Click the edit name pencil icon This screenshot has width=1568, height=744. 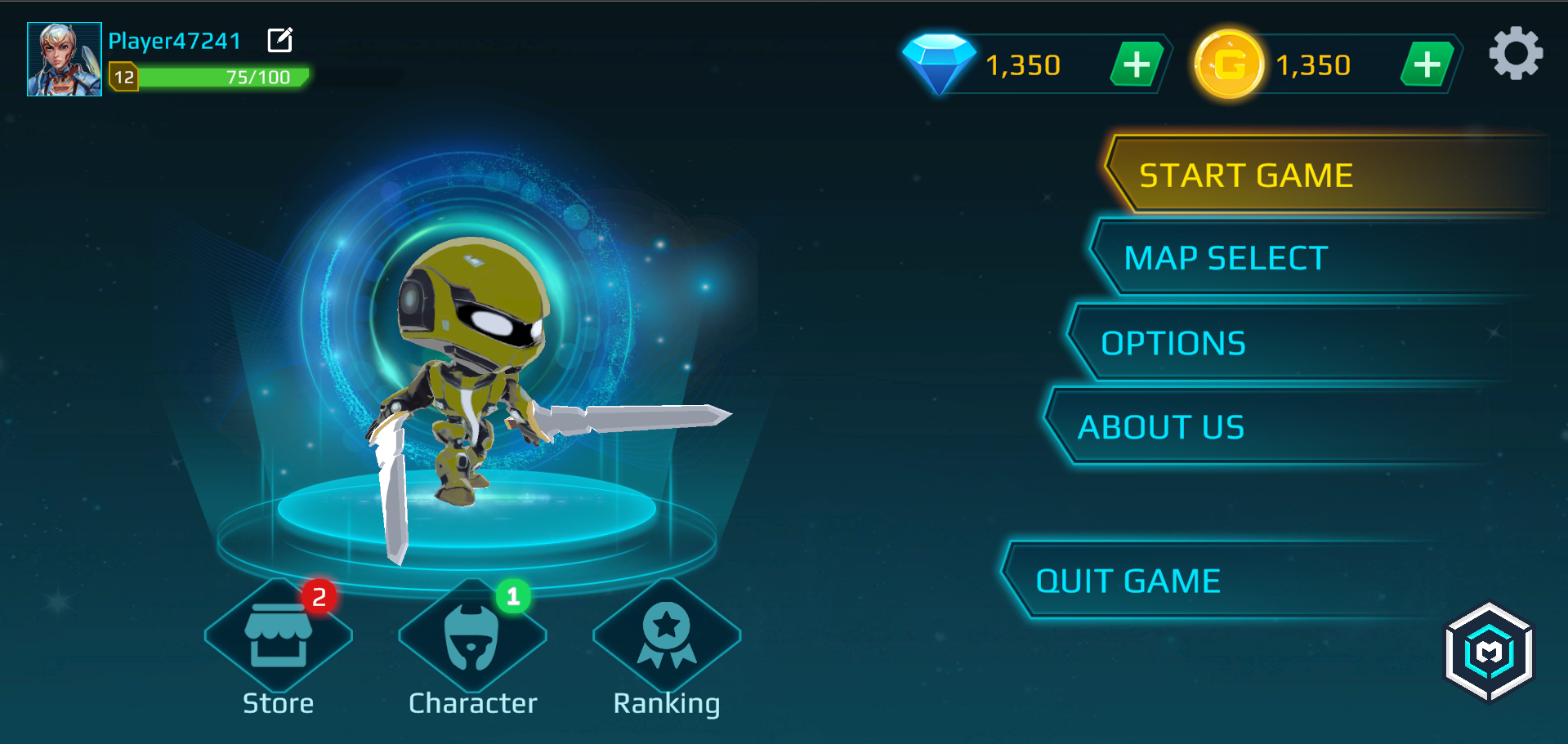click(x=280, y=38)
